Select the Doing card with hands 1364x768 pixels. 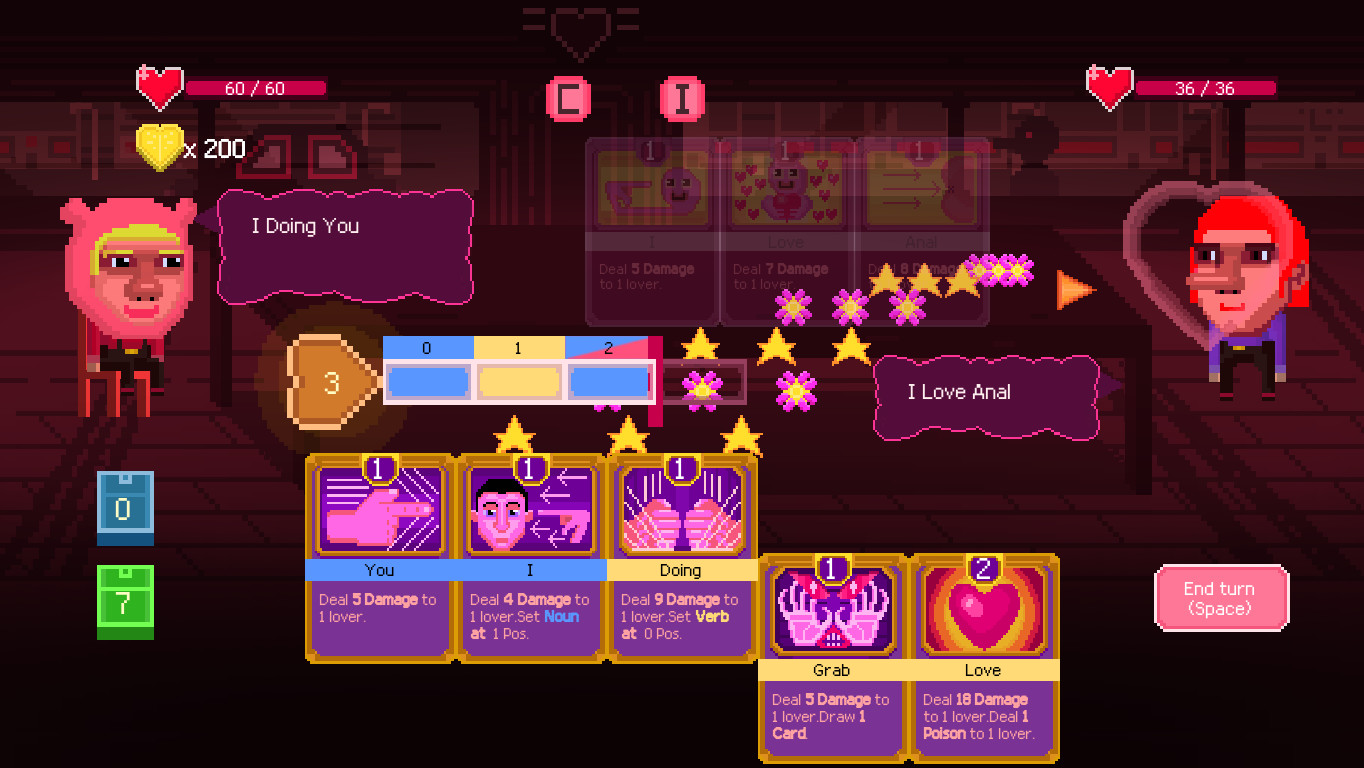point(682,555)
